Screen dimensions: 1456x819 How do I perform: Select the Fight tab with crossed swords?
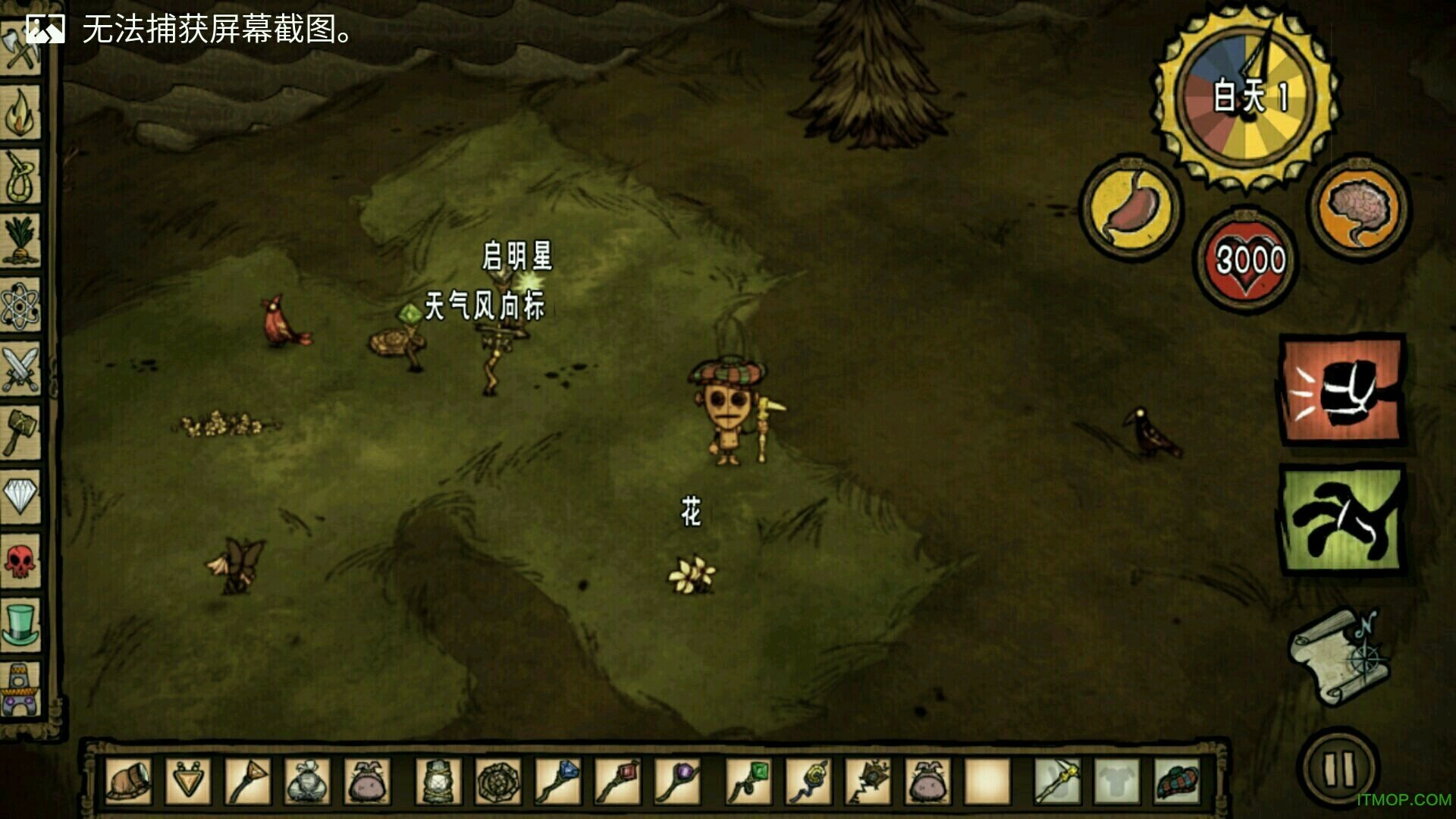click(x=20, y=369)
